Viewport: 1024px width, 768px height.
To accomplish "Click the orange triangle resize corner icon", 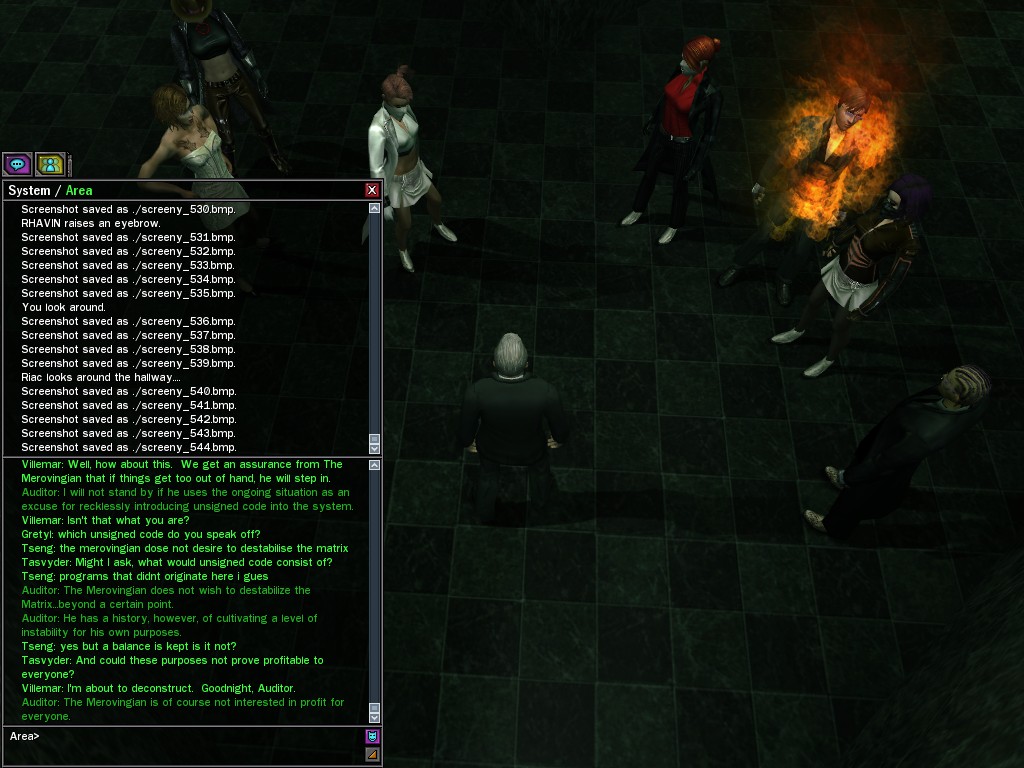I will [372, 754].
